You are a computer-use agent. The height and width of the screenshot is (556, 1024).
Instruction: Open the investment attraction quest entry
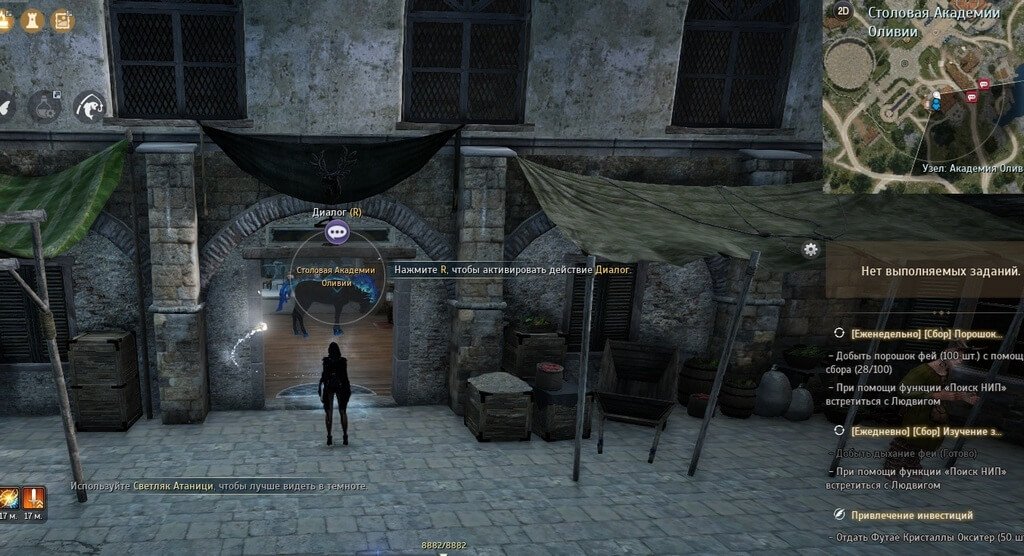911,515
